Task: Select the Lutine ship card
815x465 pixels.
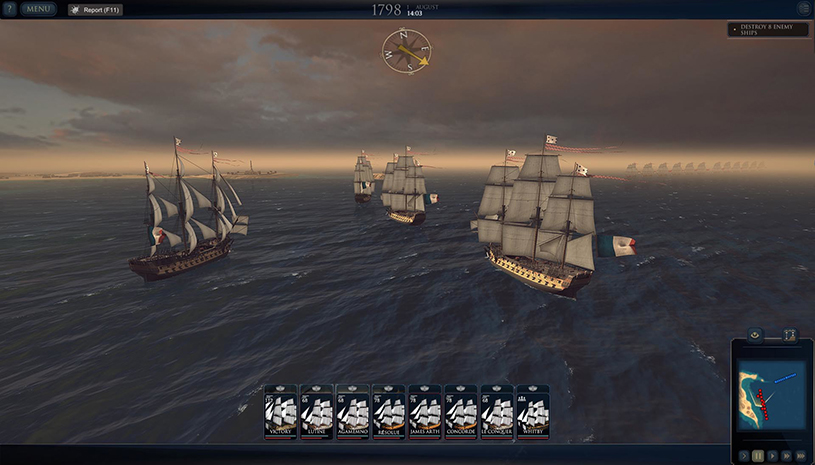Action: tap(317, 412)
